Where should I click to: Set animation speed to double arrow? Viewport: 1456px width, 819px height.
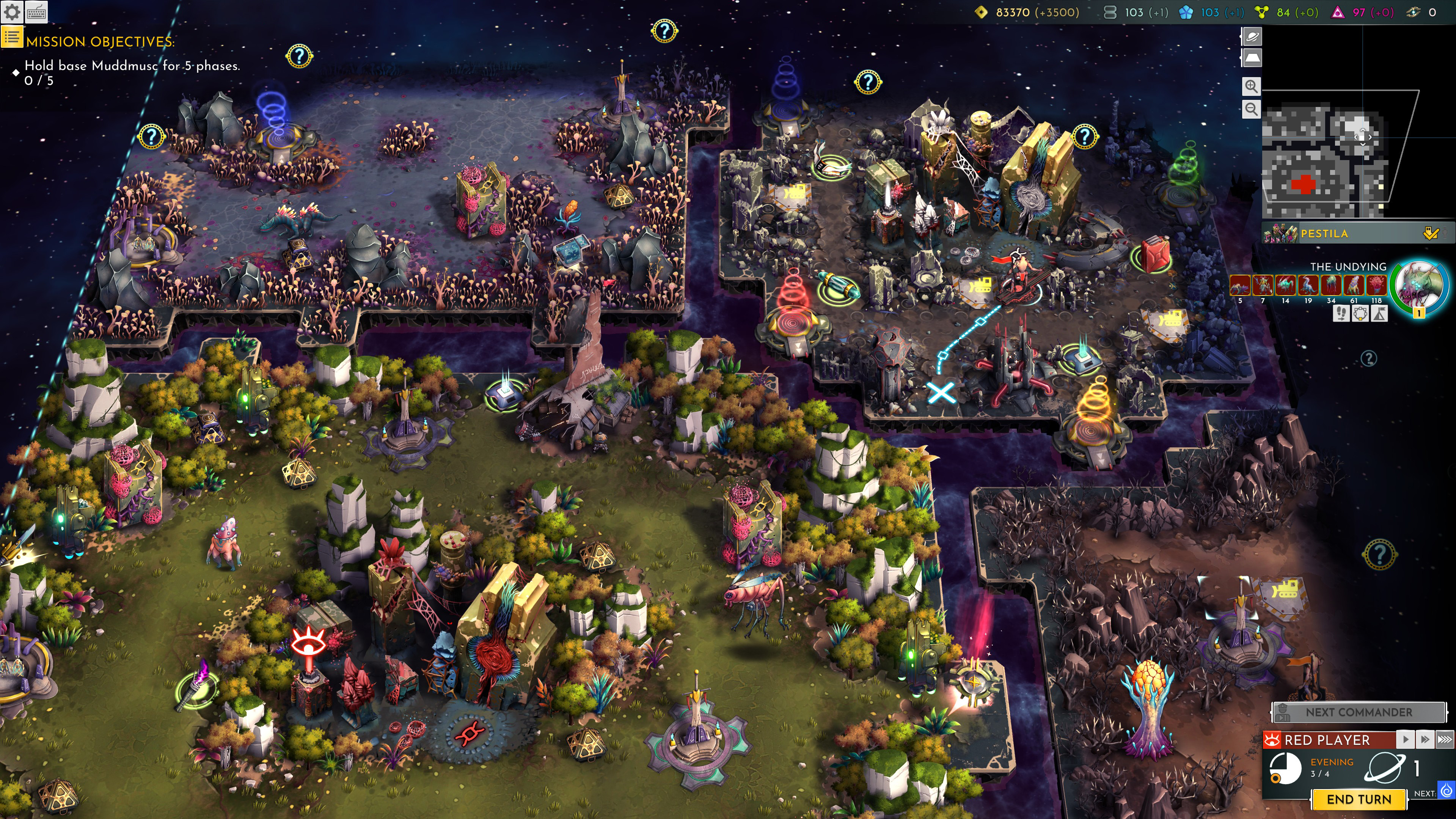(1425, 739)
